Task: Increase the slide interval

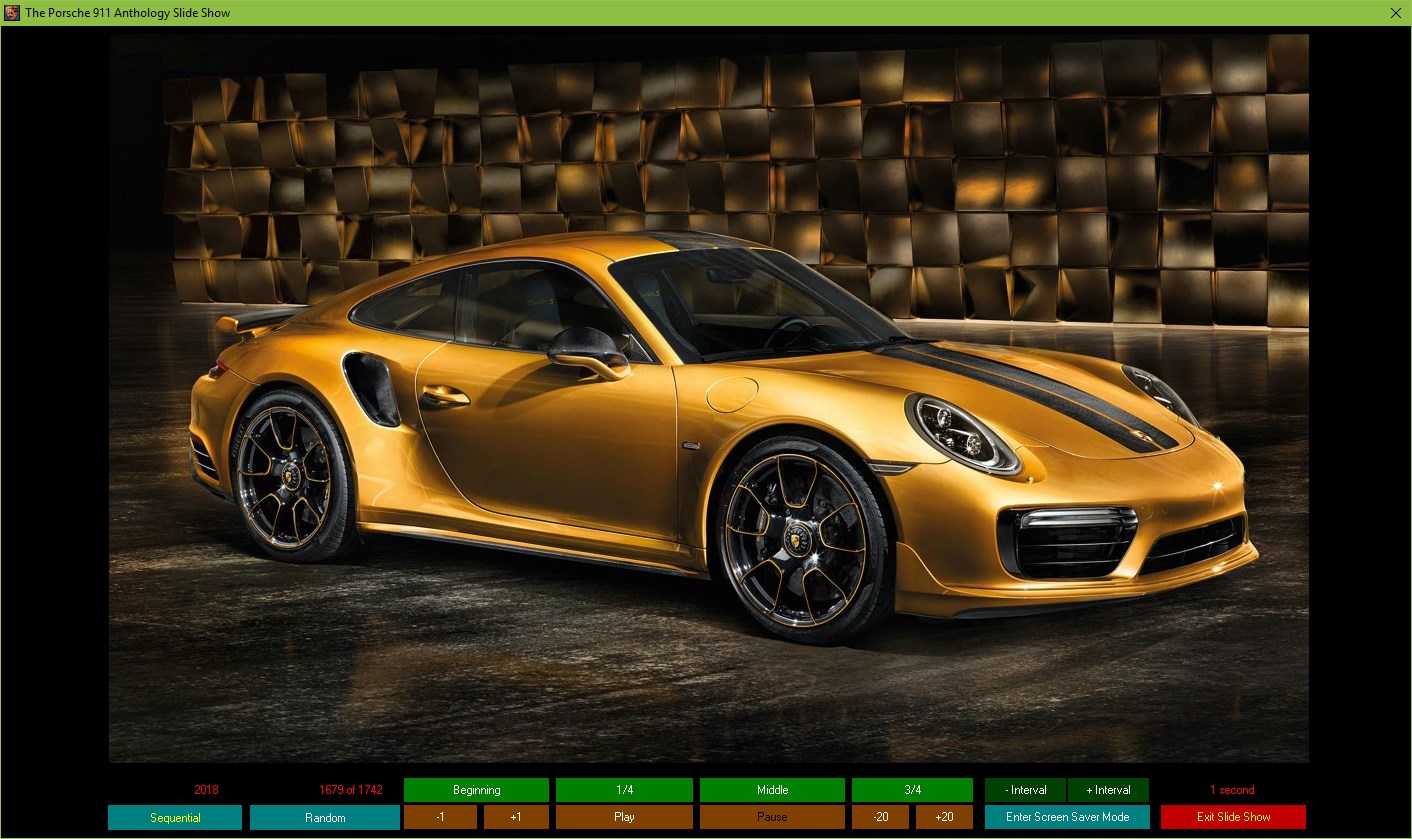Action: (1108, 790)
